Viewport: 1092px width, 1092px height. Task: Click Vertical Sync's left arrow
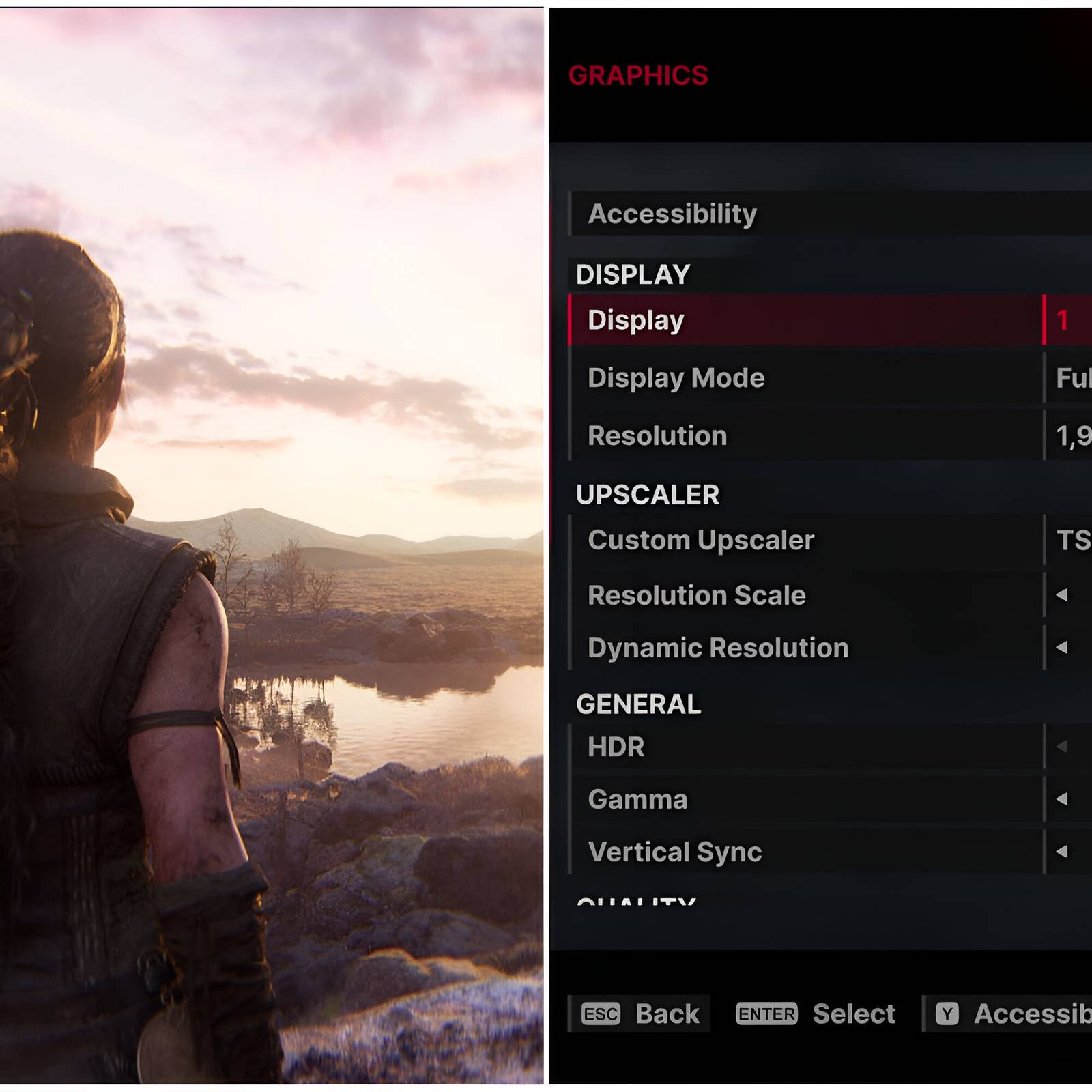coord(1061,851)
